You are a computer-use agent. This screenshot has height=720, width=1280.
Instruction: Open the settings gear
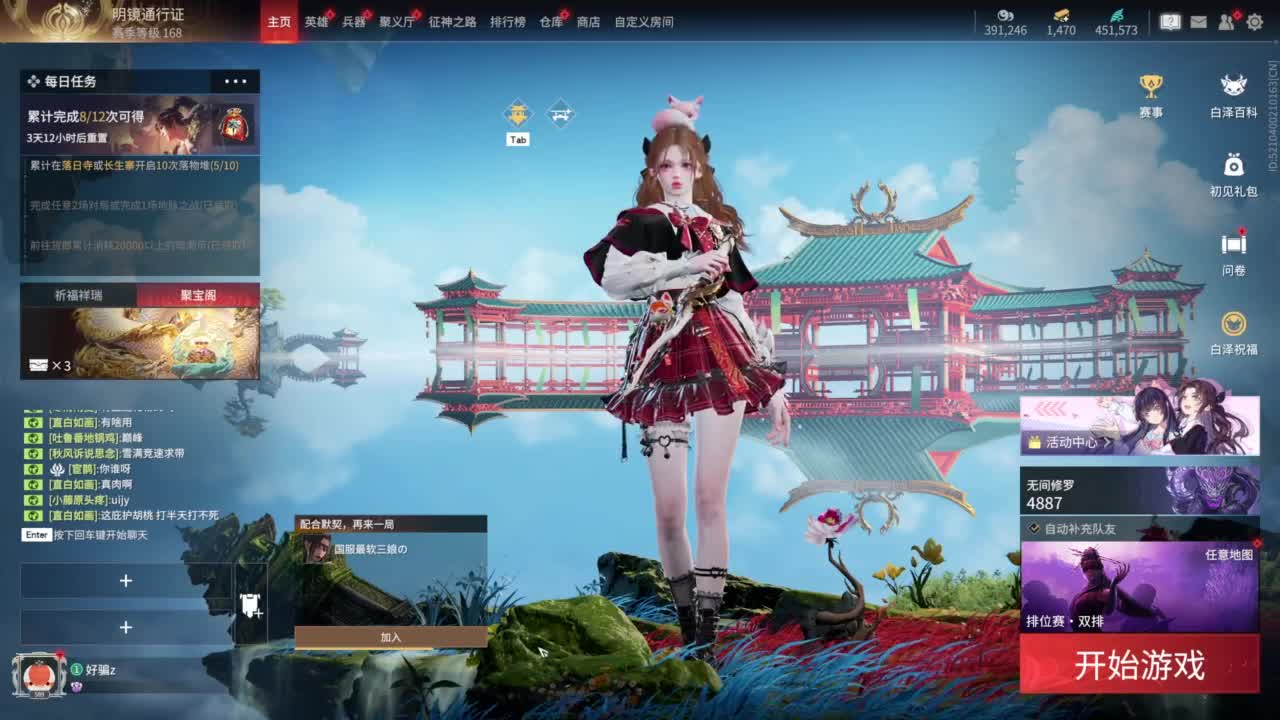(x=1255, y=21)
